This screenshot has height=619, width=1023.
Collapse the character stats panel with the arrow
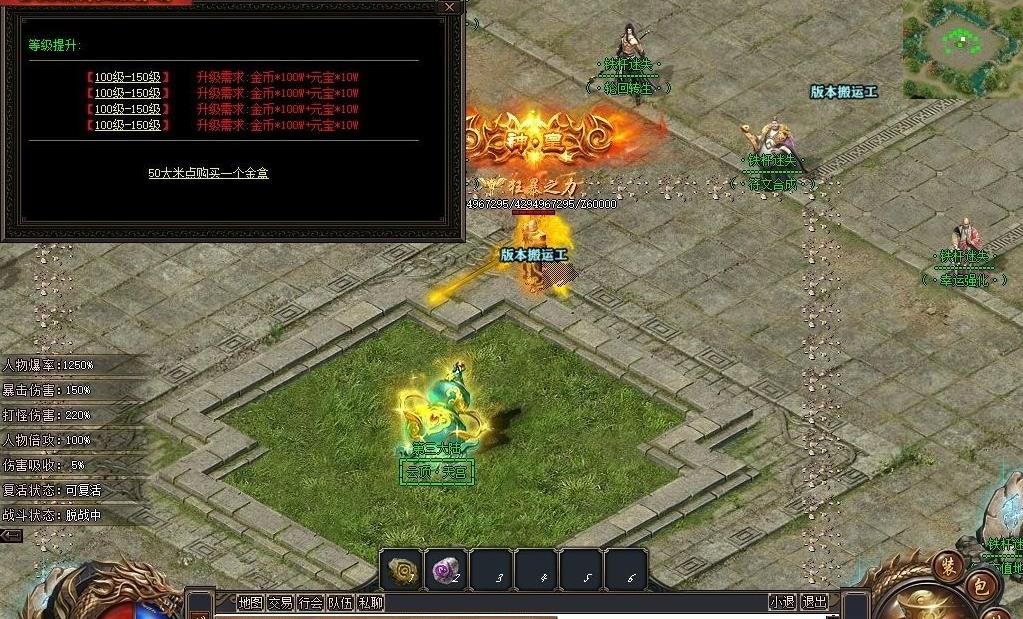coord(11,536)
